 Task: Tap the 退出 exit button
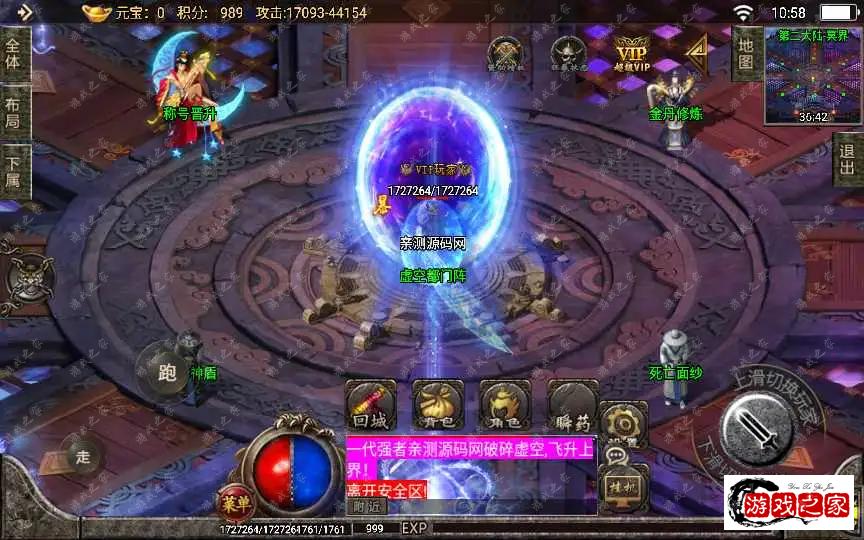tap(849, 160)
